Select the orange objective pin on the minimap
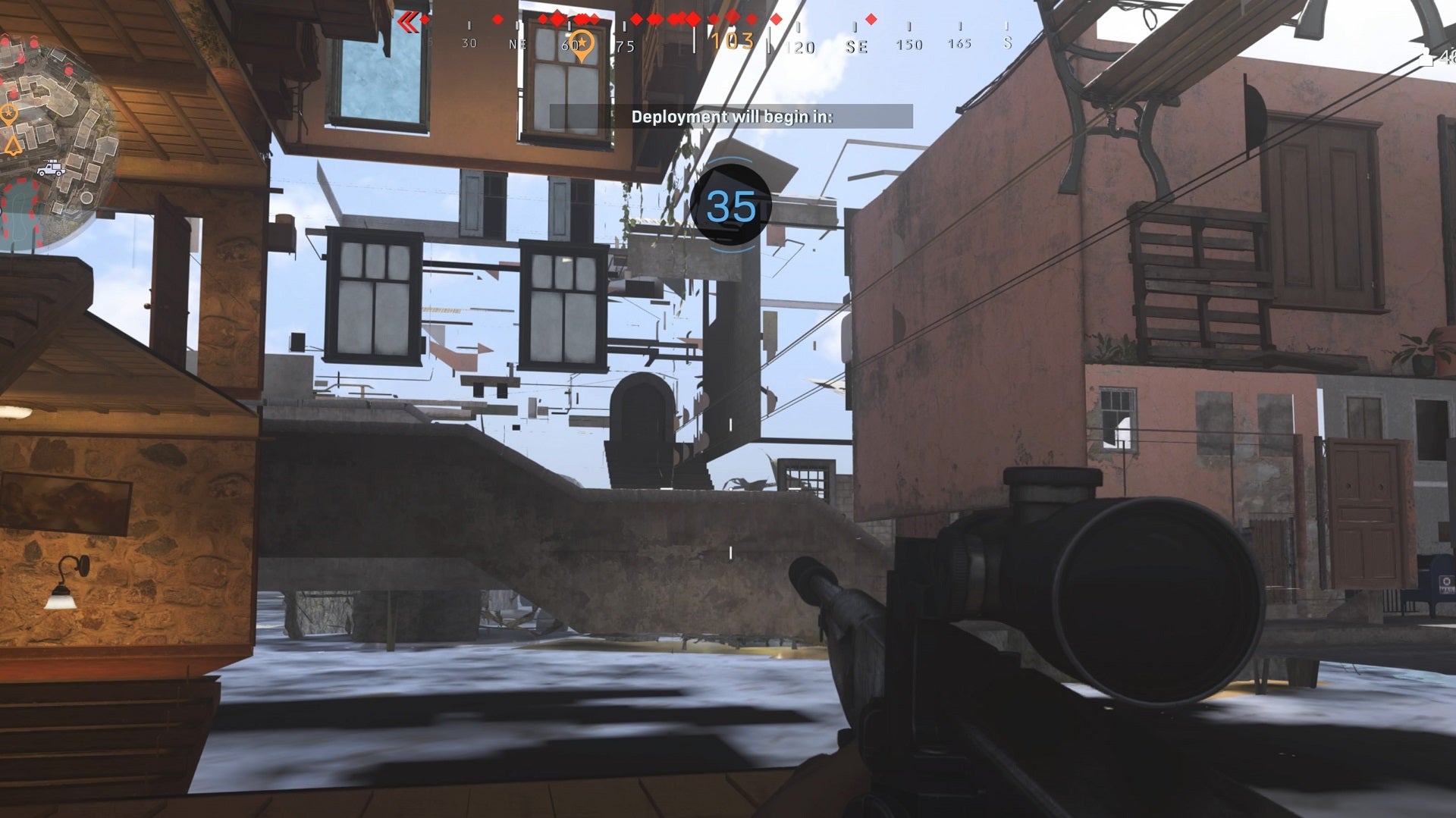 click(x=9, y=112)
